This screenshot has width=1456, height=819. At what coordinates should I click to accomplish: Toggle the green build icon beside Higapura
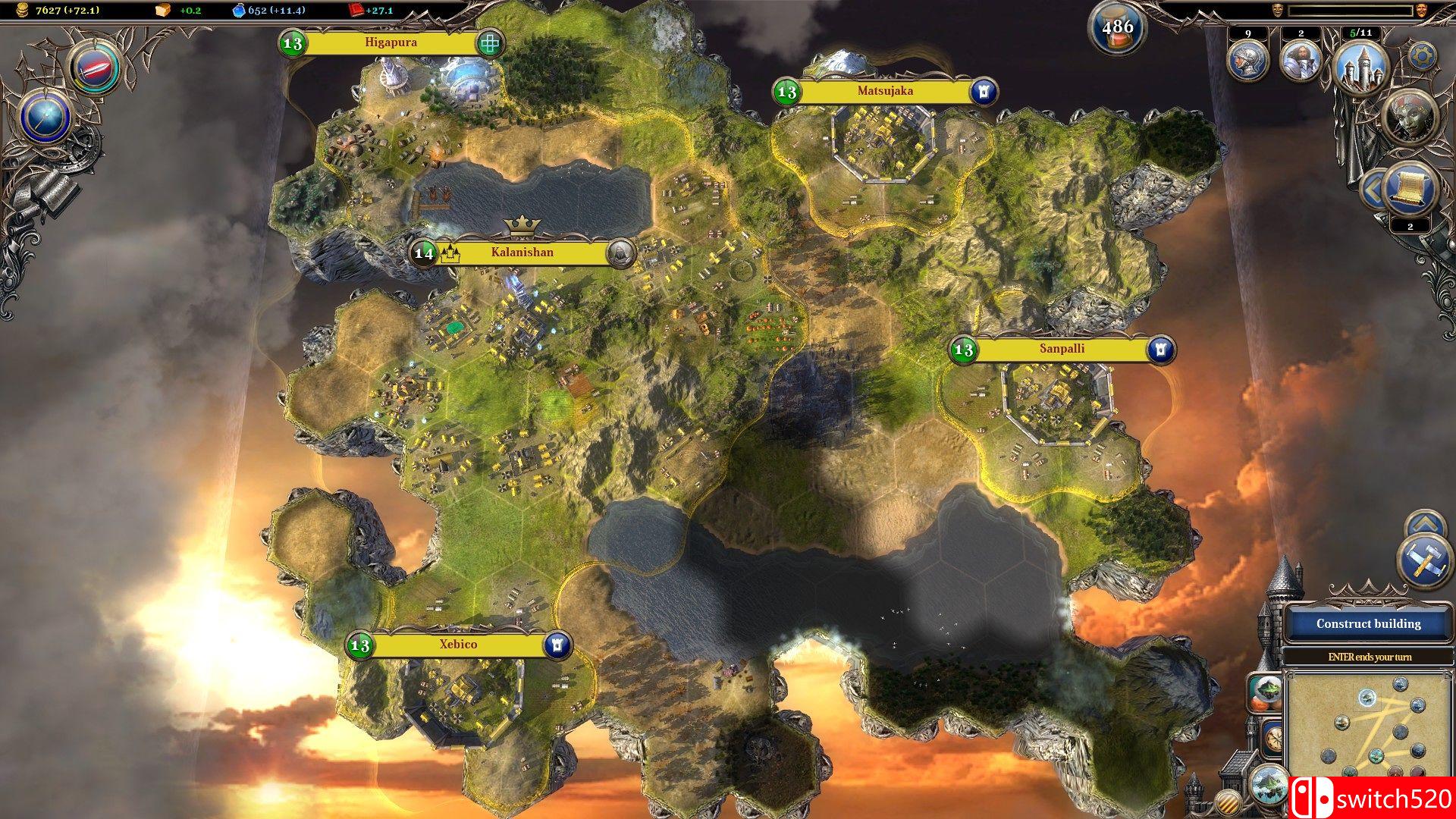pyautogui.click(x=488, y=42)
